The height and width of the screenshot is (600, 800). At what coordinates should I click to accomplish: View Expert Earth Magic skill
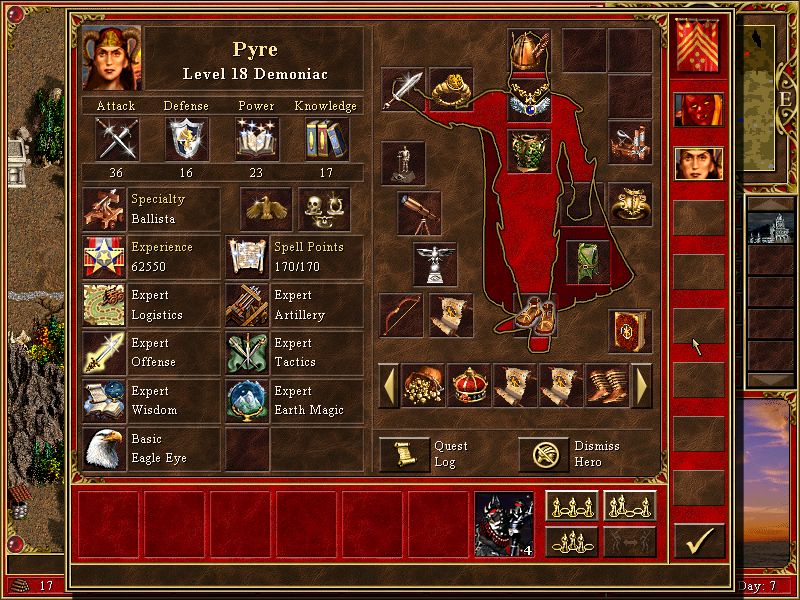(247, 401)
